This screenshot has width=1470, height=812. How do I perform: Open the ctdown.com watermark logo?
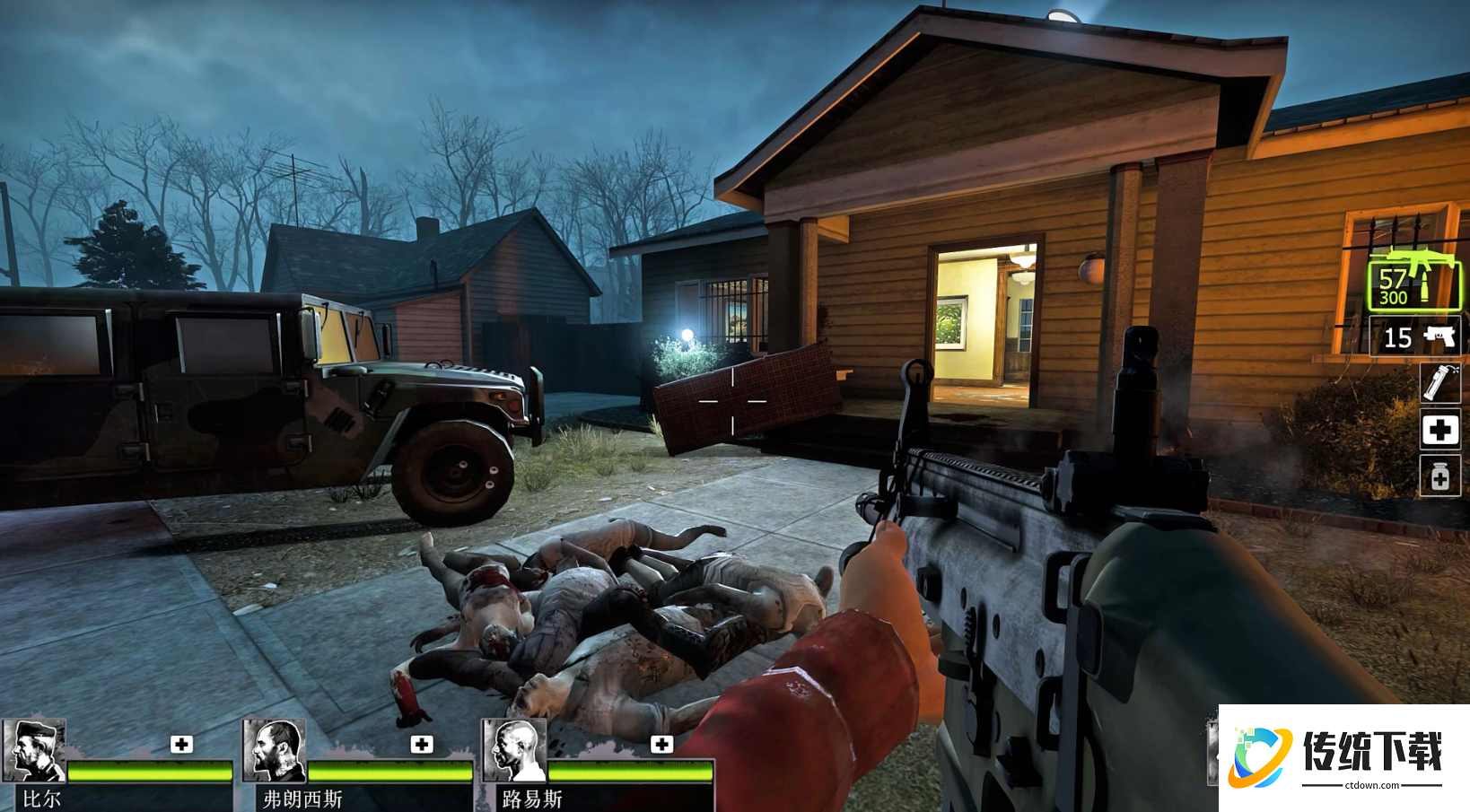[1343, 758]
